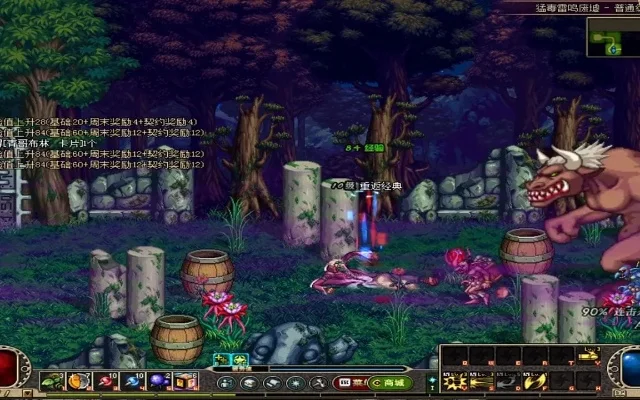Open the gold treasure box item slot
The width and height of the screenshot is (640, 400).
point(186,381)
